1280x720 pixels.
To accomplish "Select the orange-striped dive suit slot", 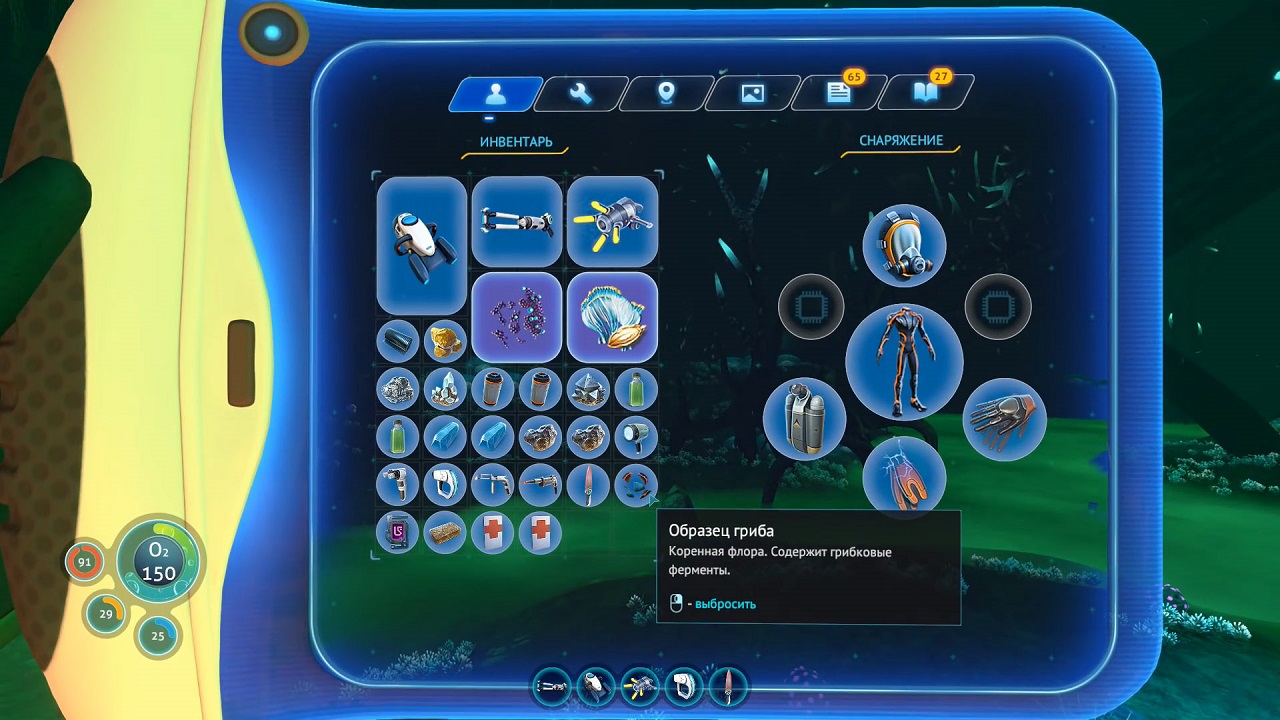I will (x=904, y=362).
